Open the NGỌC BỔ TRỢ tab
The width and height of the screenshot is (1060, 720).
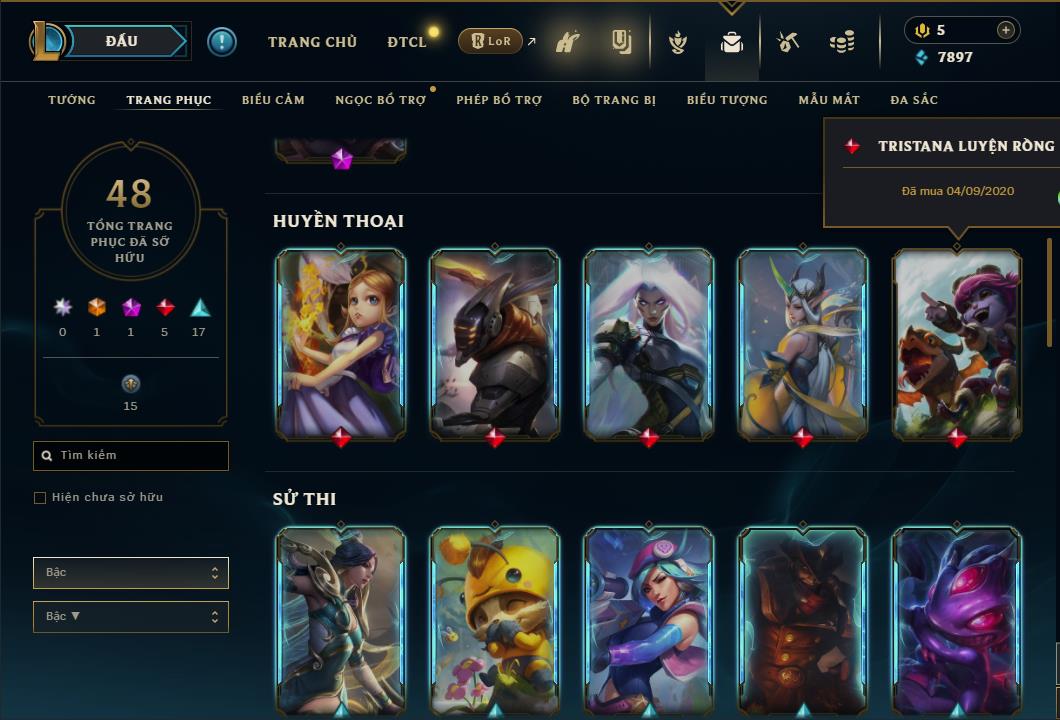tap(380, 100)
